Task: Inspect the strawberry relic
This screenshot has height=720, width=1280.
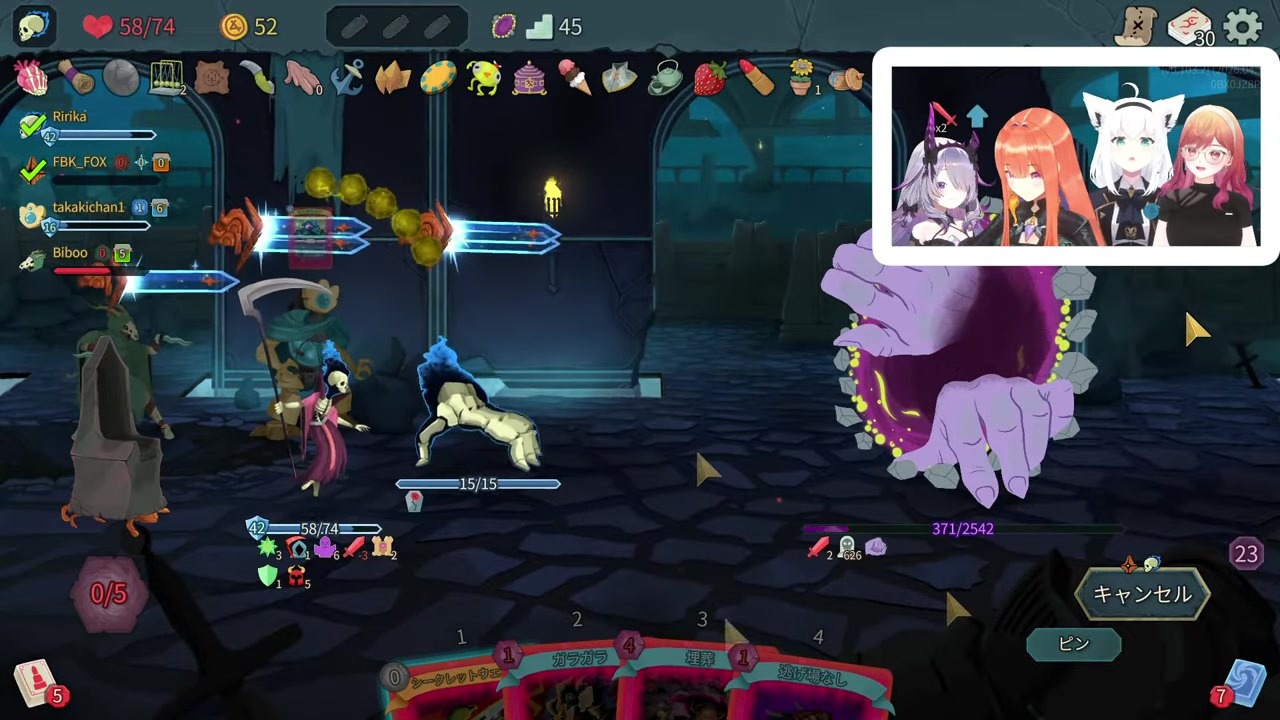Action: coord(709,78)
